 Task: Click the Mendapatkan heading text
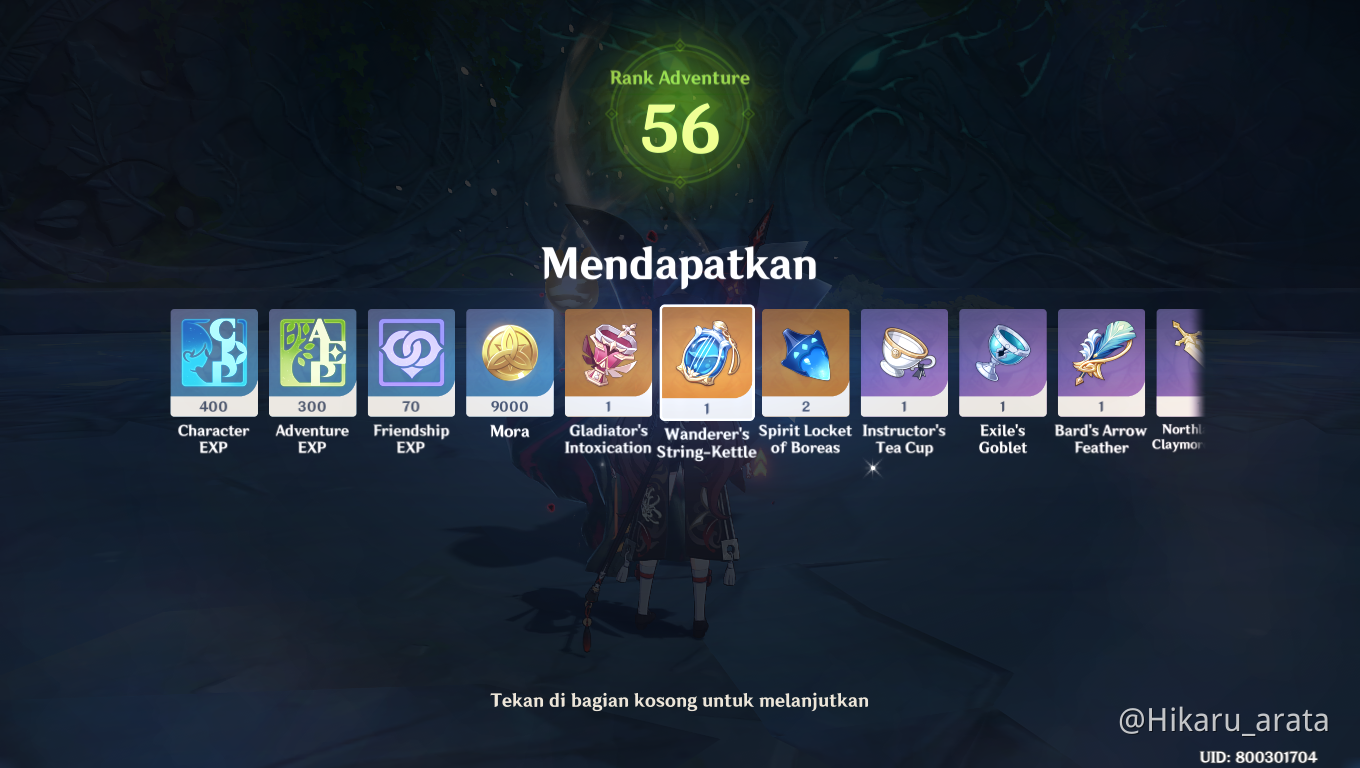click(680, 265)
